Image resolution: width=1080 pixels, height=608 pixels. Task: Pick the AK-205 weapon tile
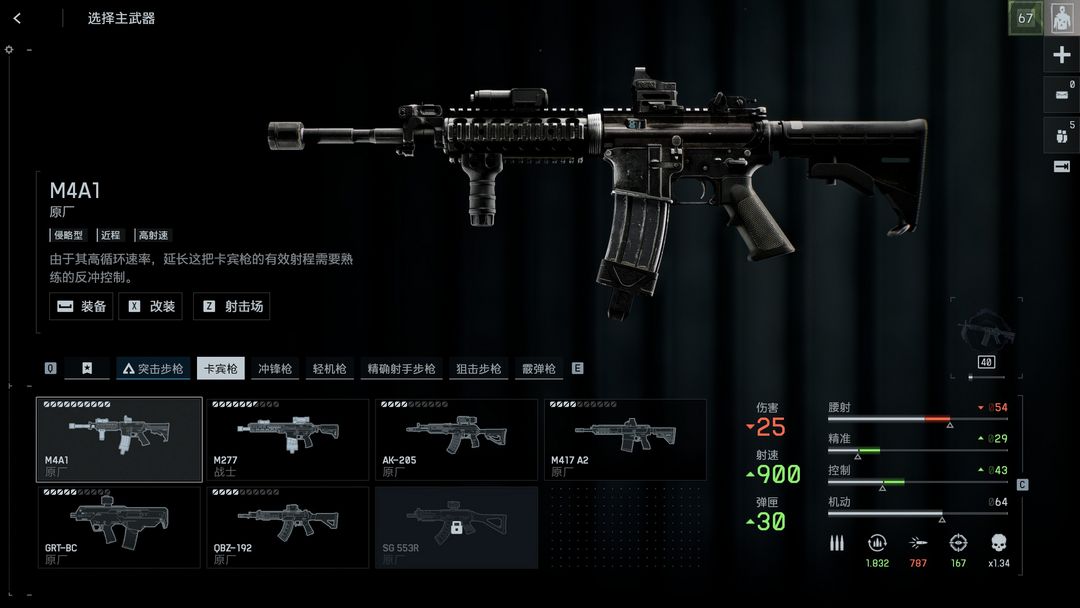pos(457,440)
